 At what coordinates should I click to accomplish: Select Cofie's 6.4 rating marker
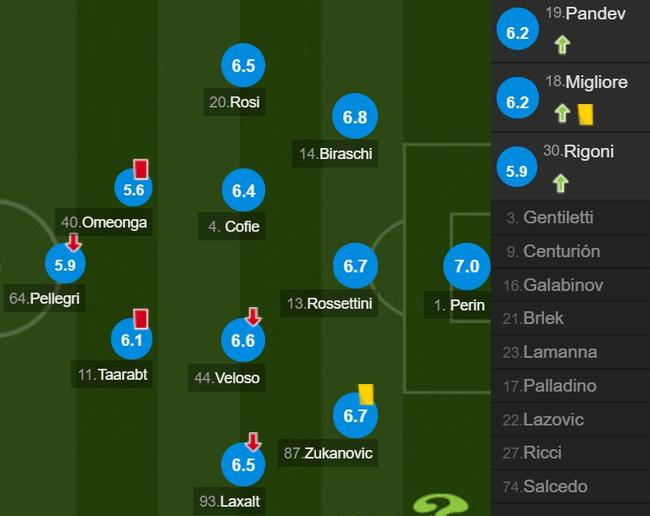click(x=243, y=190)
